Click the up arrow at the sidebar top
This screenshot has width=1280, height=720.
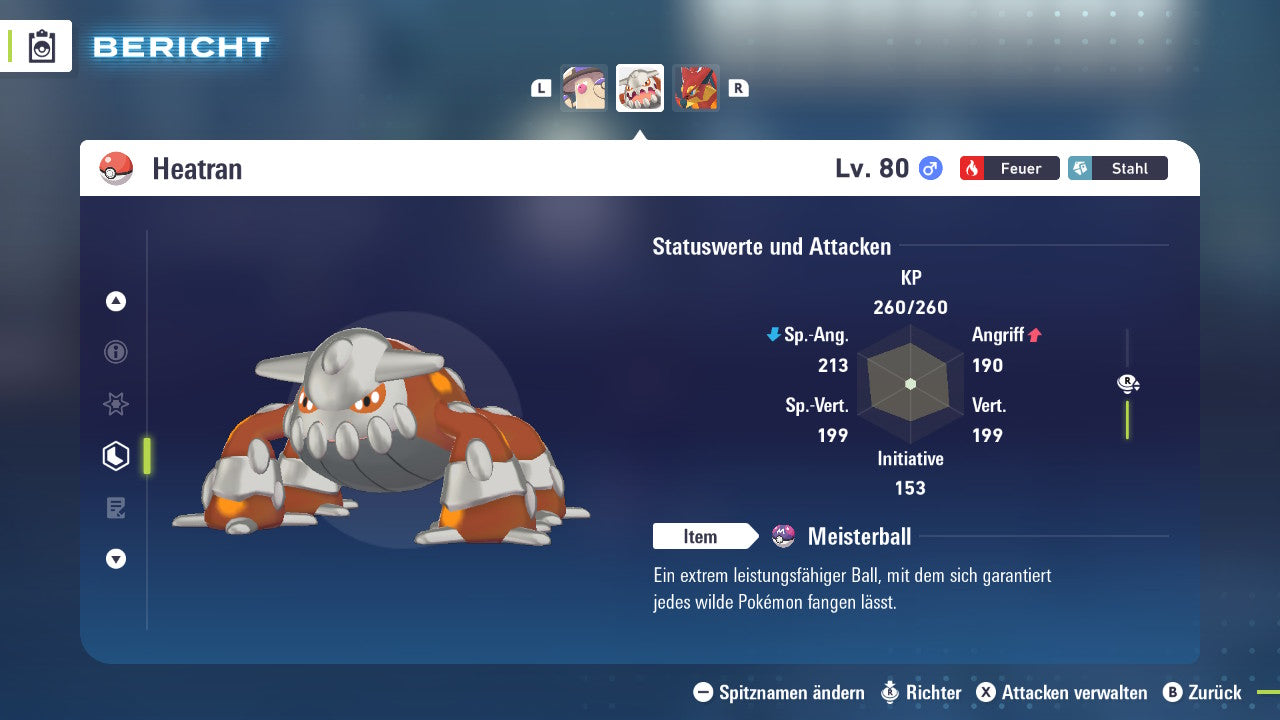(x=115, y=301)
